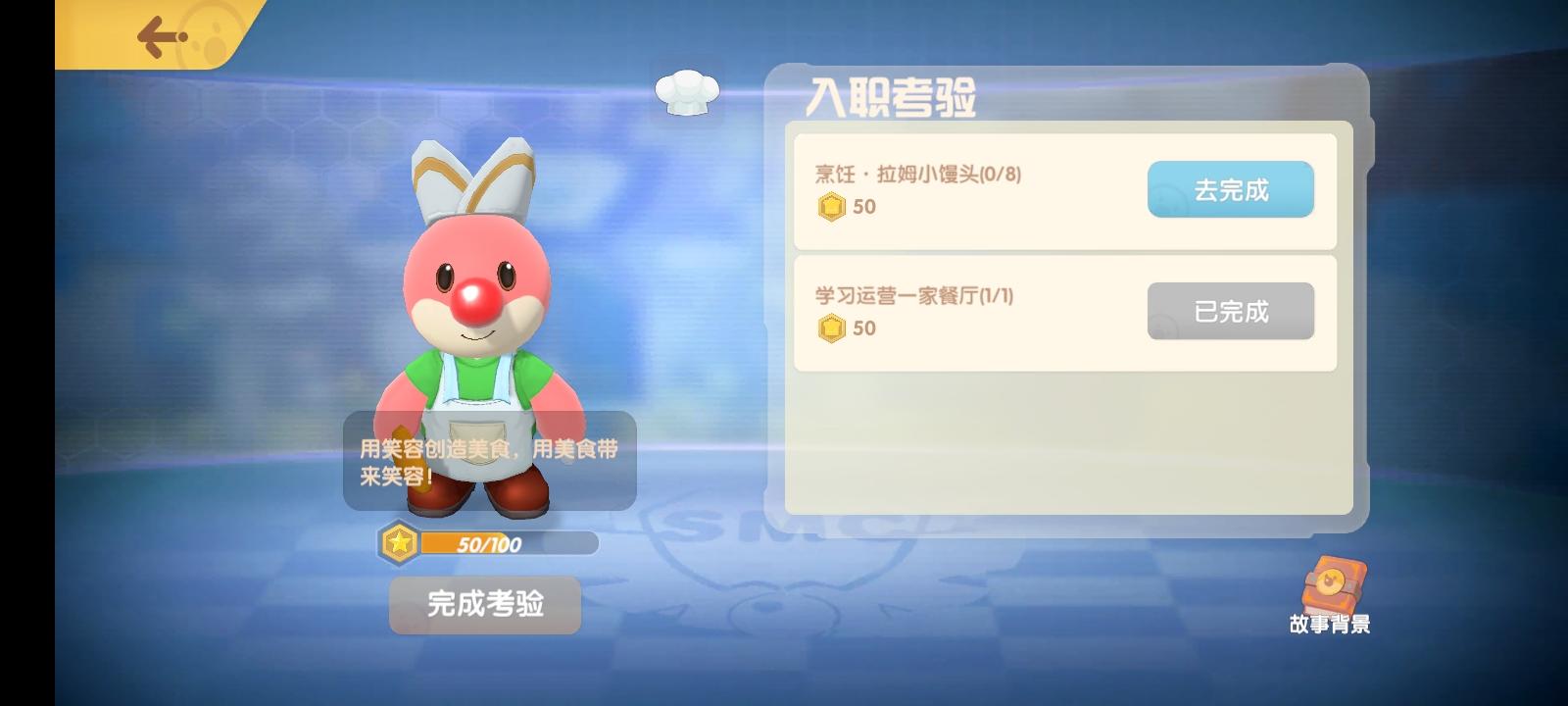Screen dimensions: 1568x706
Task: Tap the 去完成 button for the cooking task
Action: coord(1230,190)
